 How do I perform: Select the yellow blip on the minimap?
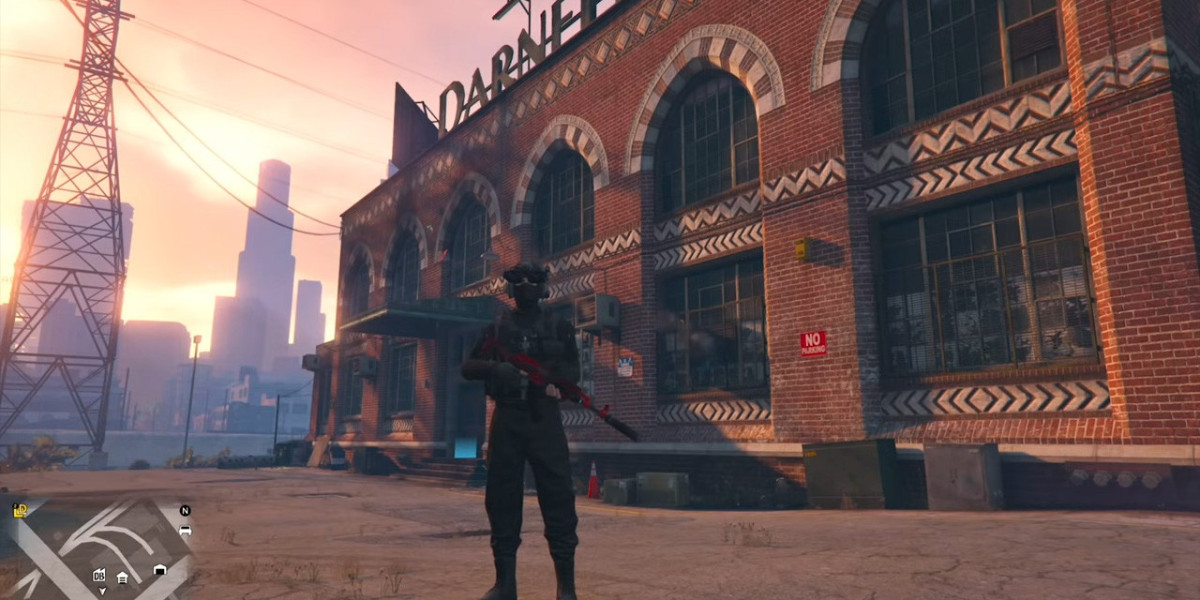pos(19,511)
